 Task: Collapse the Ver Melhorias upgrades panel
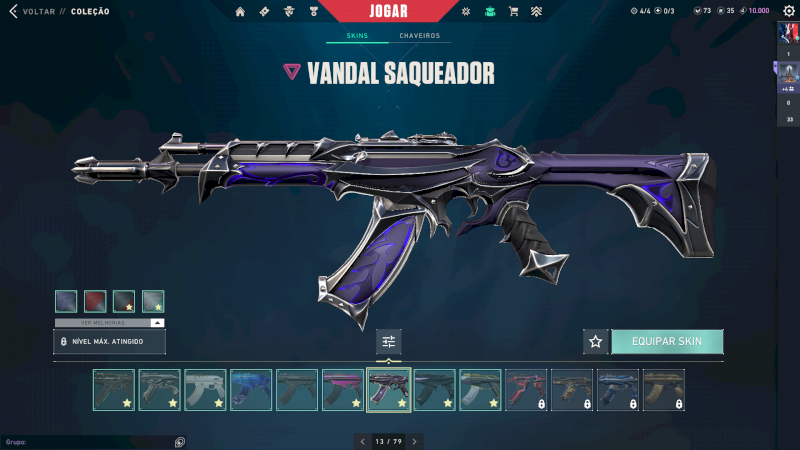[157, 323]
